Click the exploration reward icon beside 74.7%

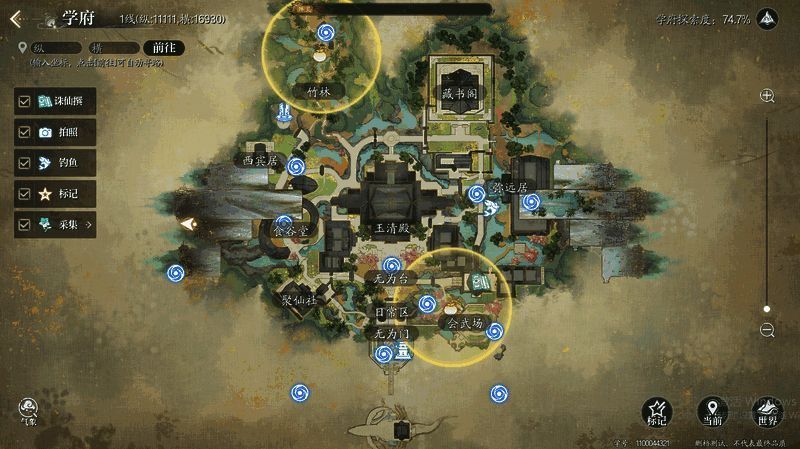[768, 19]
